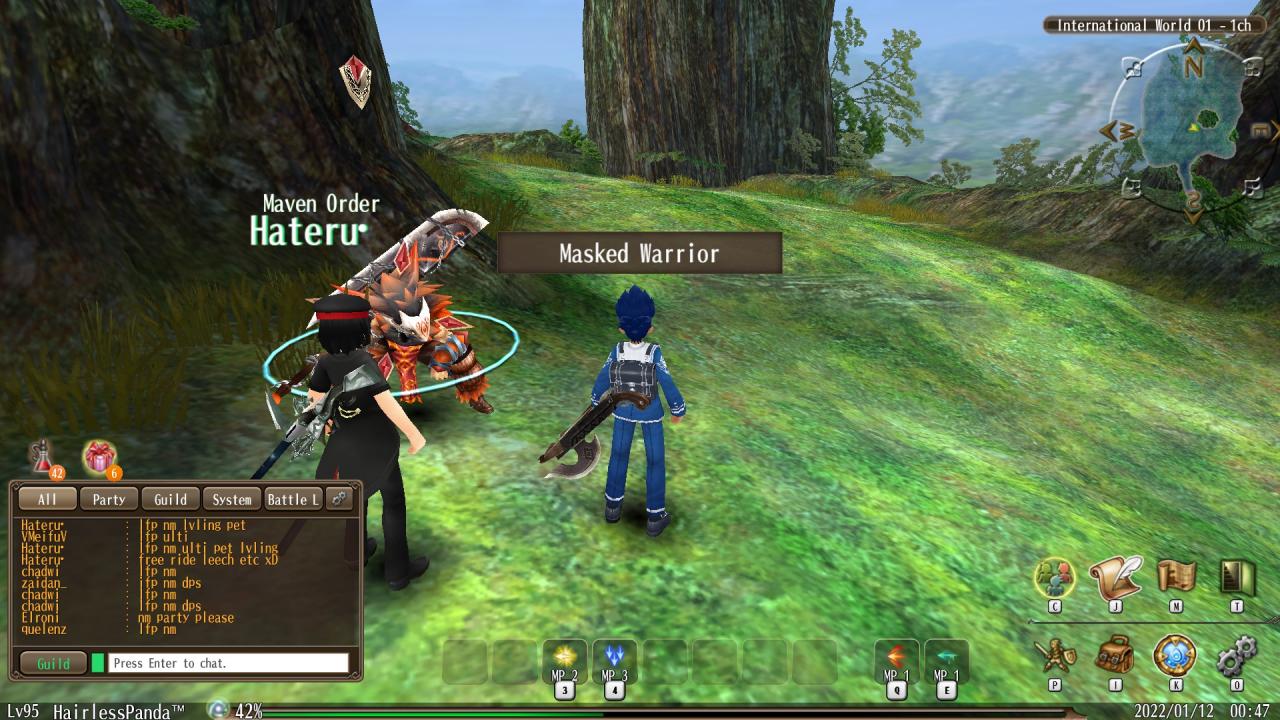The image size is (1280, 720).
Task: Select the Guild chat tab
Action: point(170,499)
